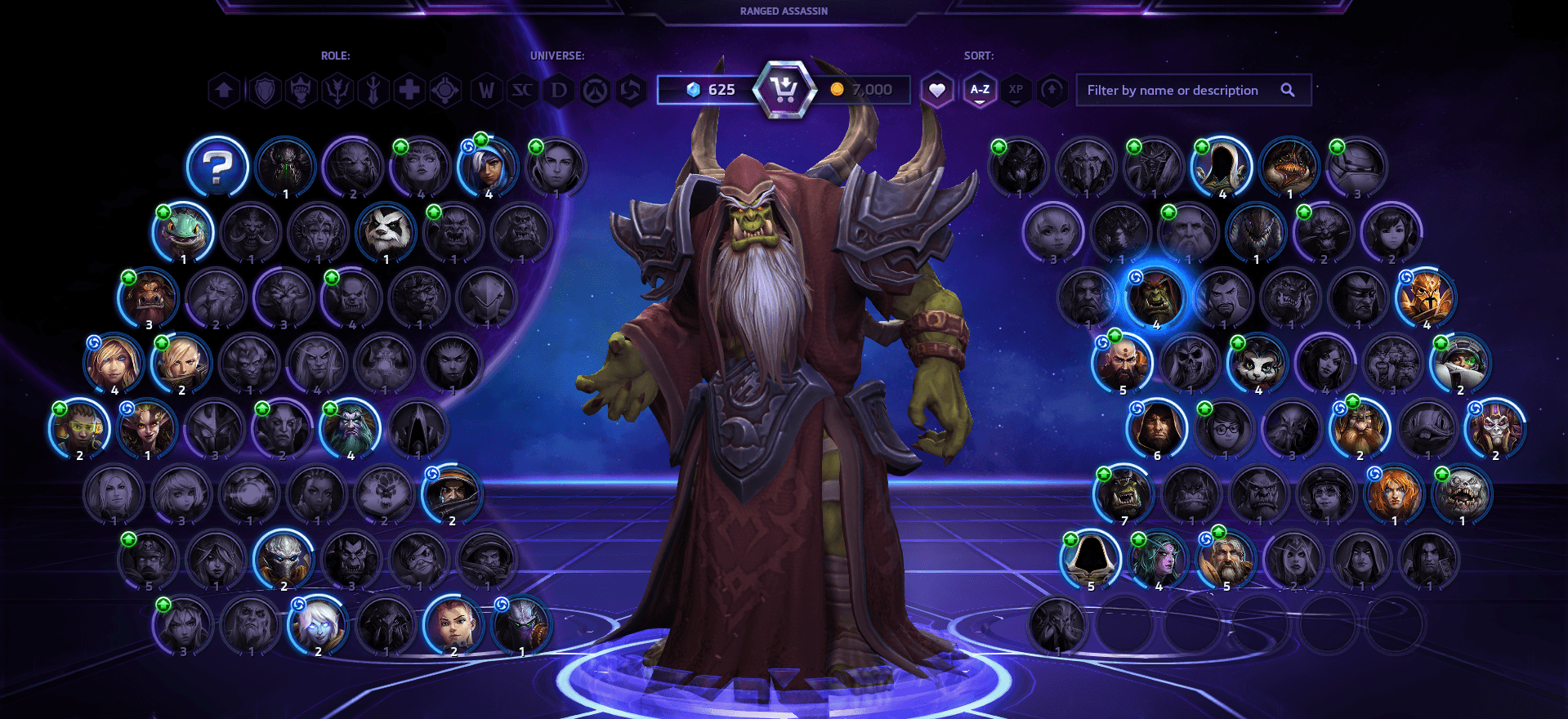This screenshot has width=1568, height=719.
Task: Filter by the shield tank role
Action: [265, 90]
